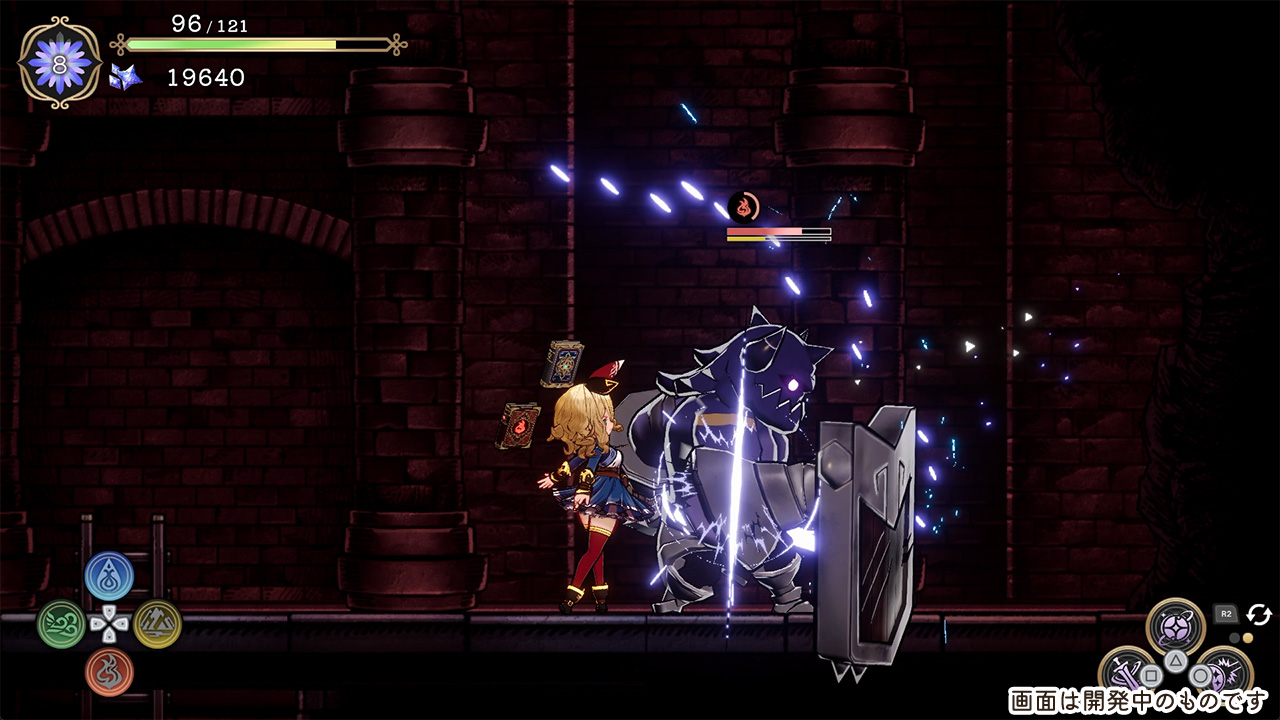Click the blue crystal shard currency icon
This screenshot has height=720, width=1280.
click(126, 77)
